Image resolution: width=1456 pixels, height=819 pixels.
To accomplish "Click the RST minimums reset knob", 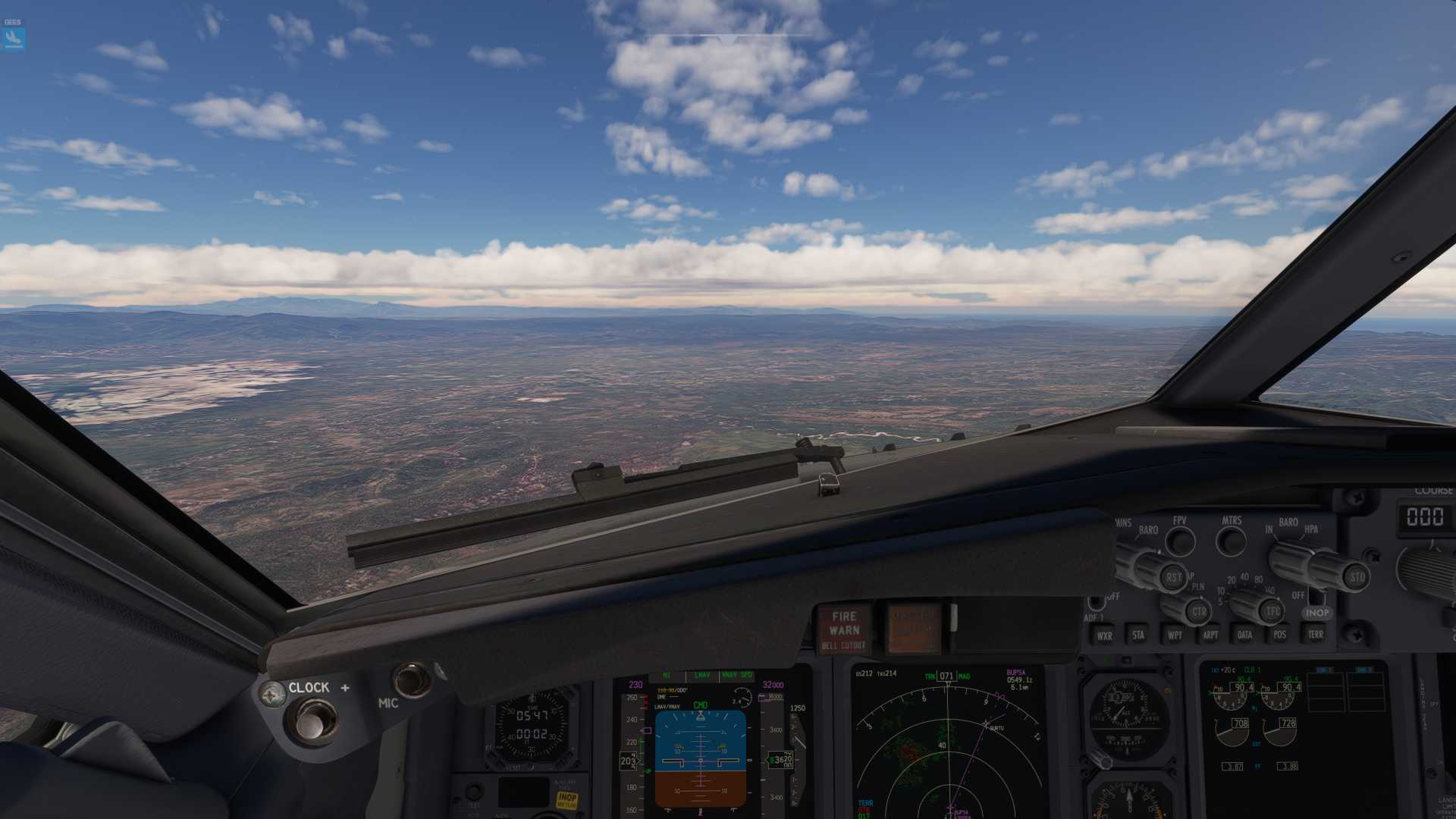I will point(1172,576).
